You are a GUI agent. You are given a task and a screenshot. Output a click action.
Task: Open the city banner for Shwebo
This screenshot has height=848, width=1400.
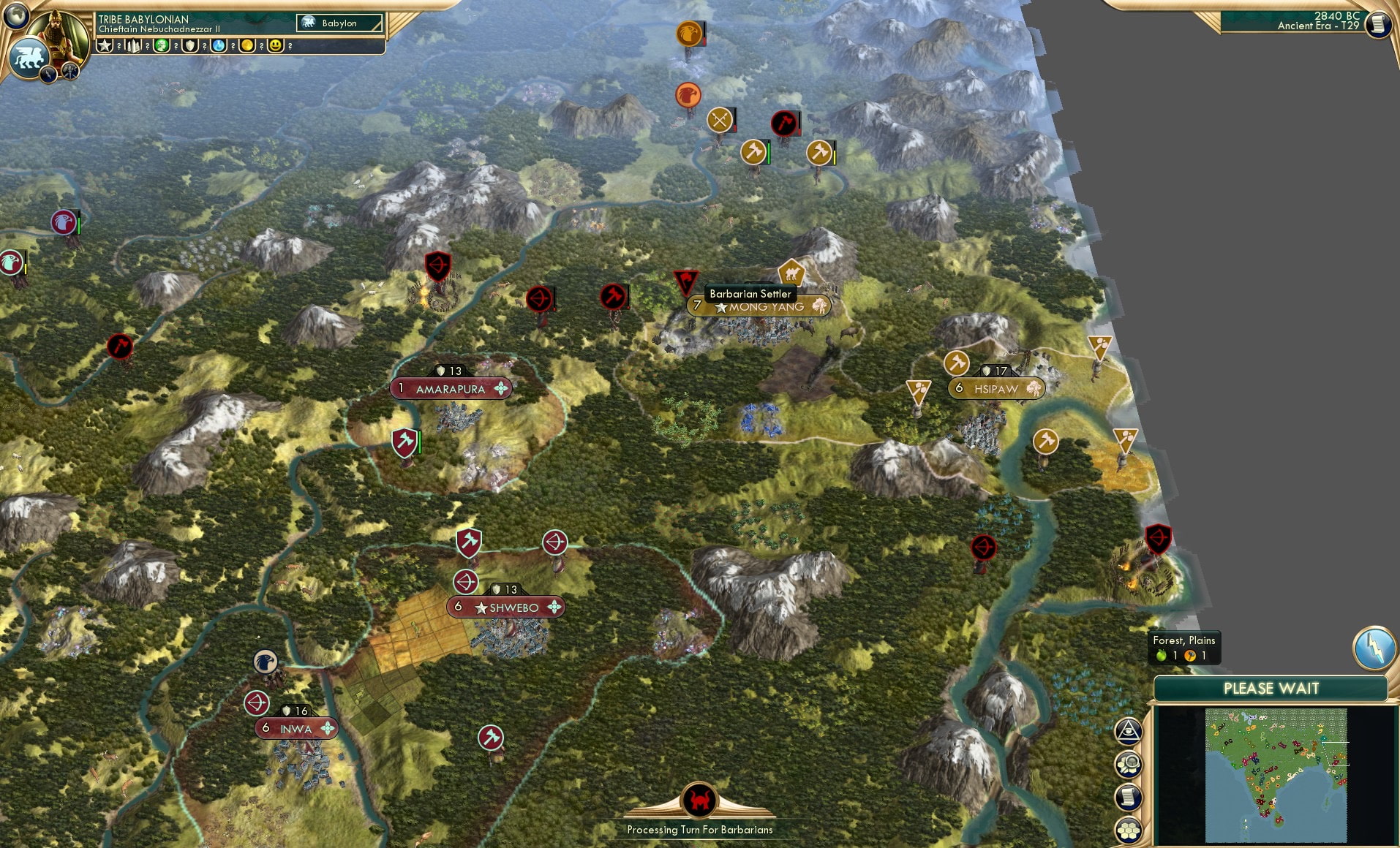(506, 607)
